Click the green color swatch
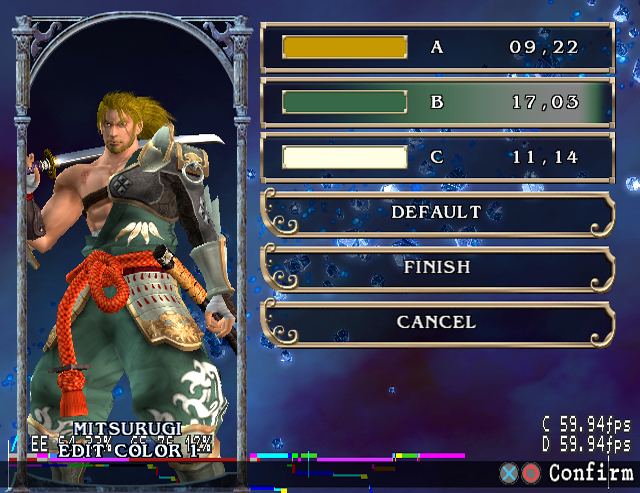The width and height of the screenshot is (640, 493). 344,102
